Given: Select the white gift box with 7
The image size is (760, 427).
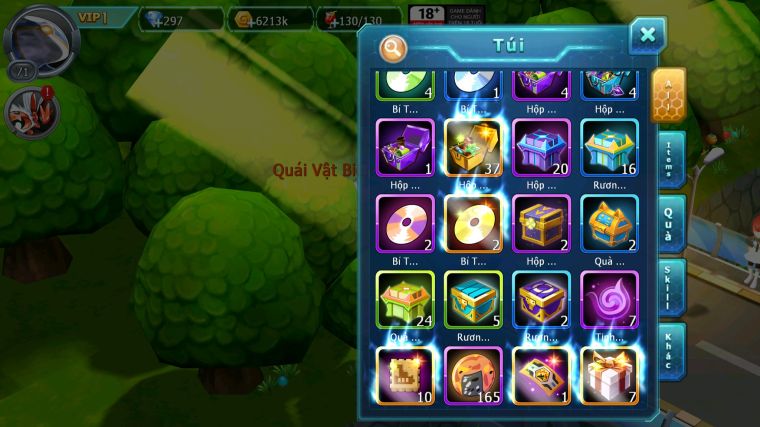Looking at the screenshot, I should coord(609,374).
